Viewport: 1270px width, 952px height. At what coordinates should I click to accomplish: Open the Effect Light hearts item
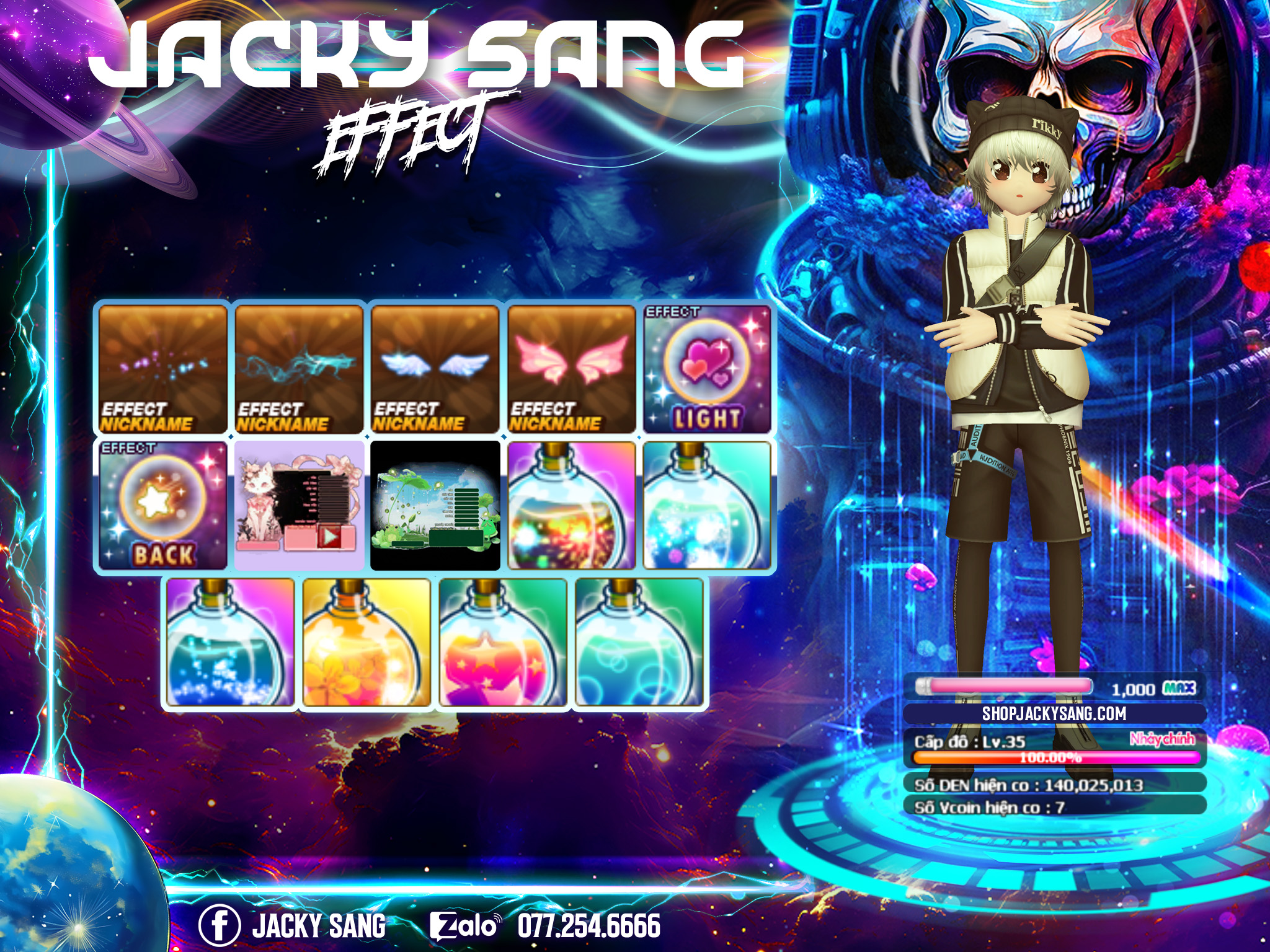click(x=707, y=369)
